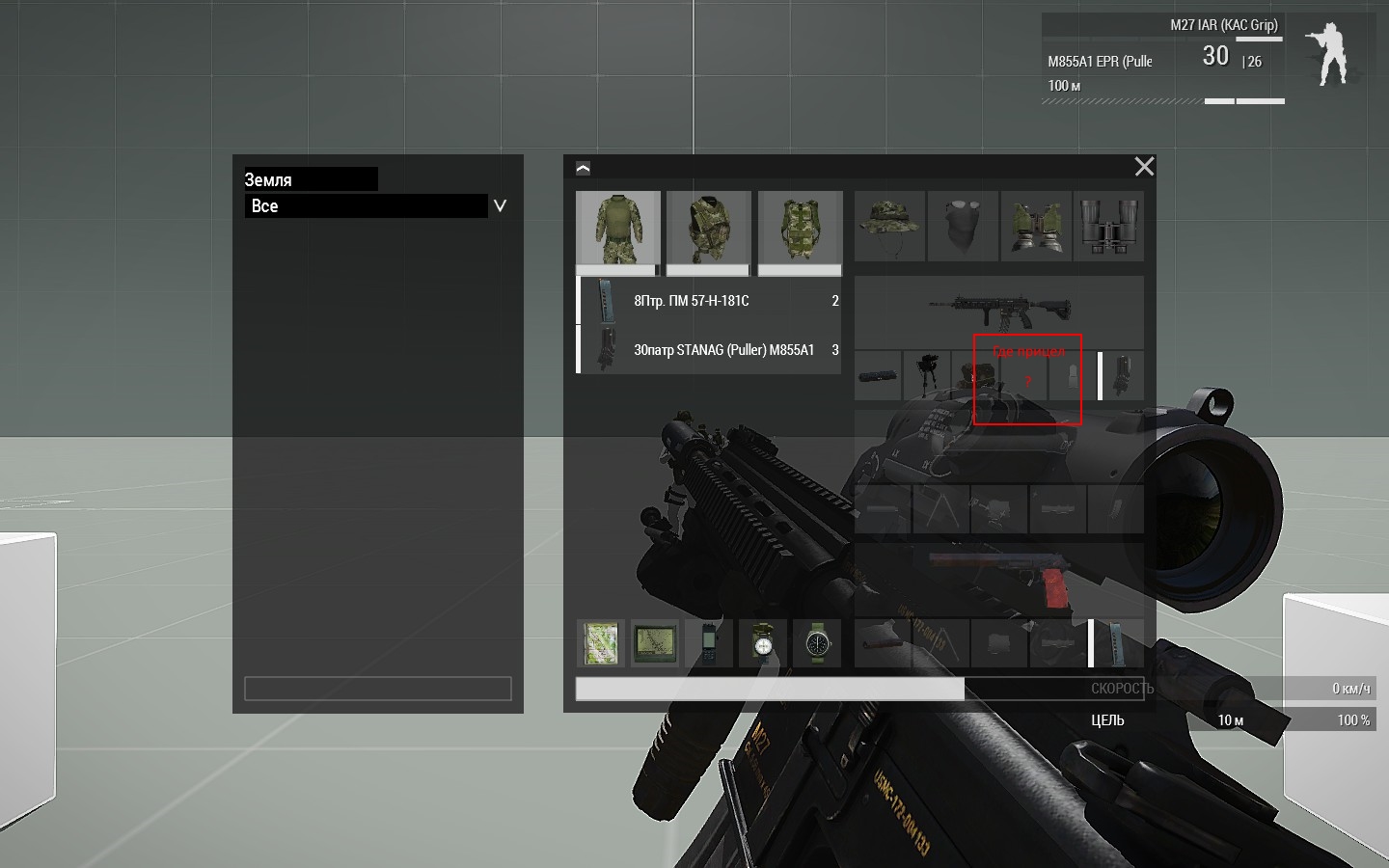Select the map item slot
Image resolution: width=1389 pixels, height=868 pixels.
click(x=600, y=643)
